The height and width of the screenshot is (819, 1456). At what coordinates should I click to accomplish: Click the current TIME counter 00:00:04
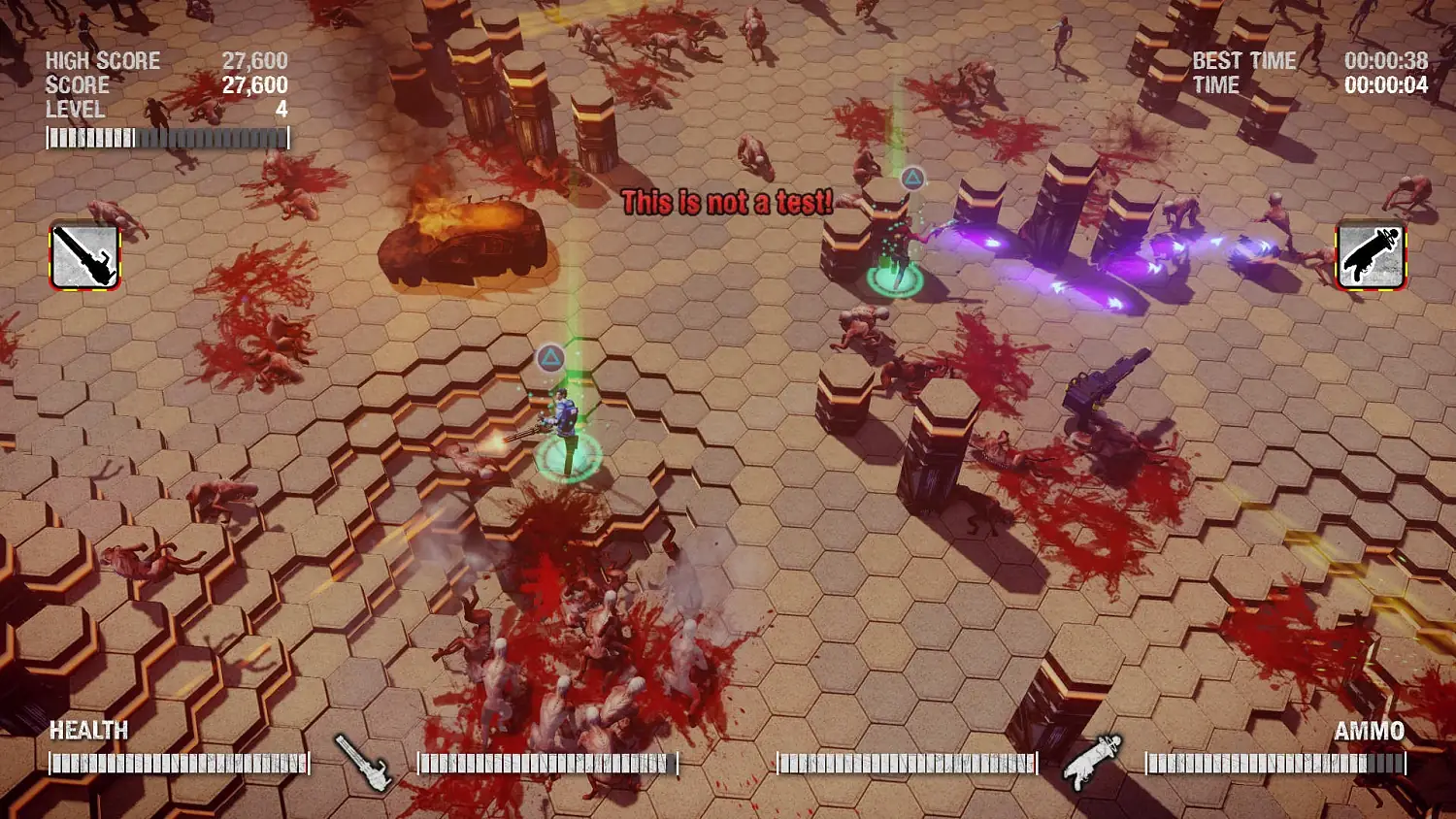[x=1386, y=85]
